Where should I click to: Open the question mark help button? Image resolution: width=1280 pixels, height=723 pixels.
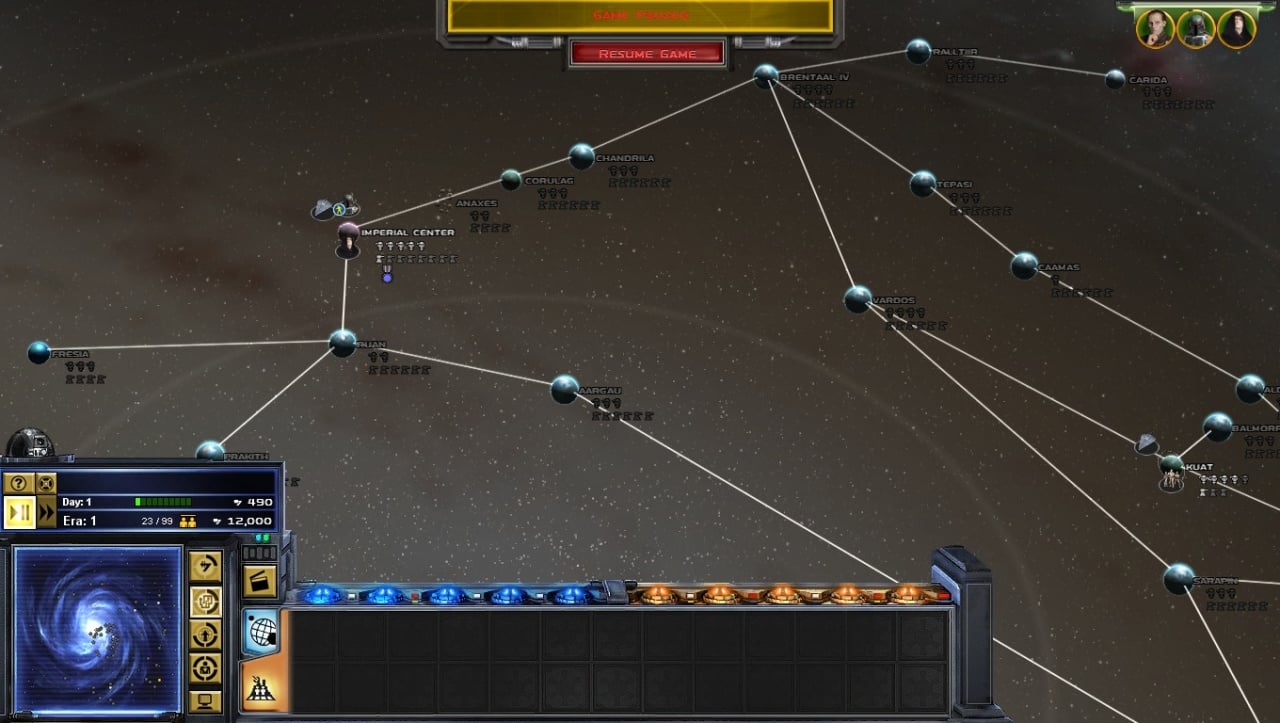pos(17,483)
